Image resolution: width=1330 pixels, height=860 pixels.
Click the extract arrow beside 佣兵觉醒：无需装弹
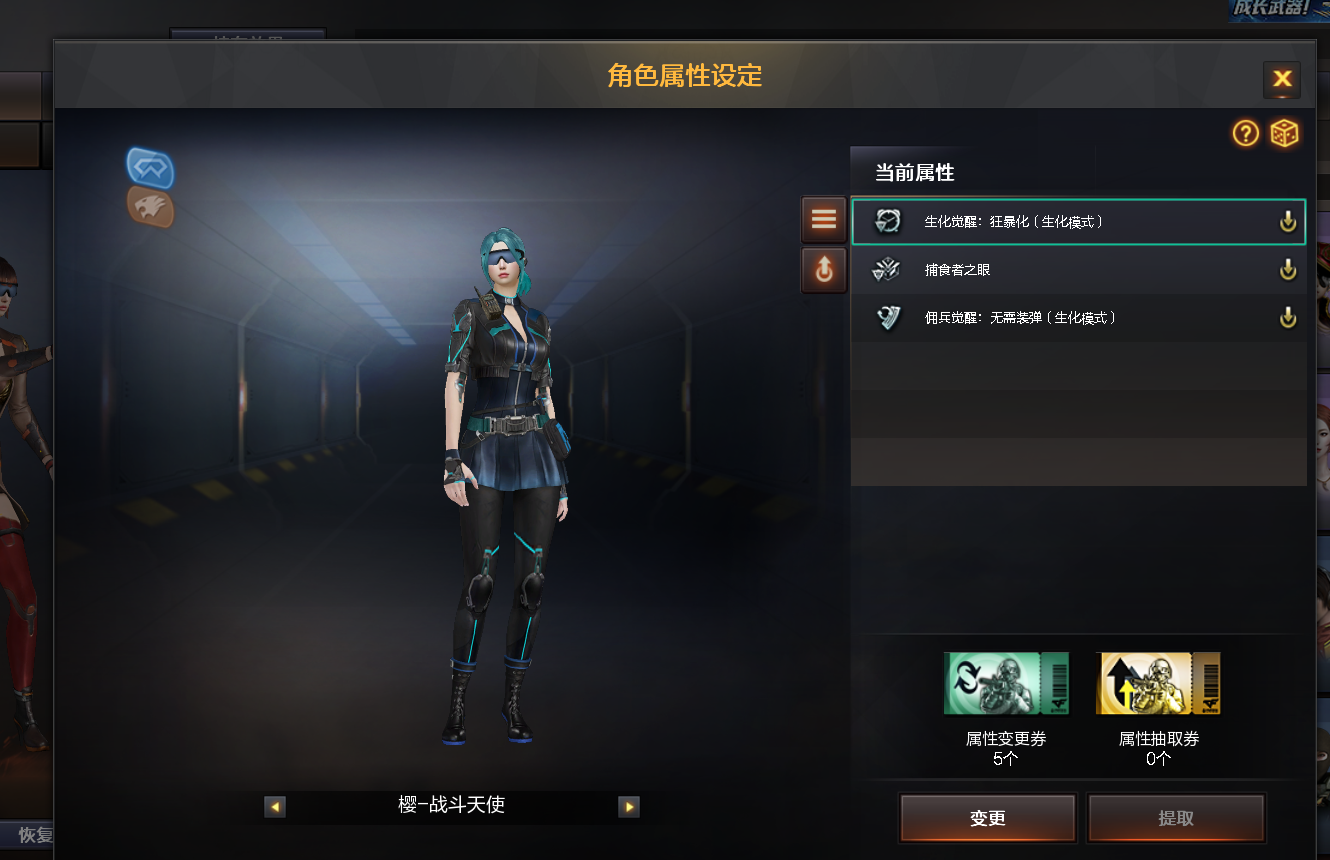pos(1288,318)
